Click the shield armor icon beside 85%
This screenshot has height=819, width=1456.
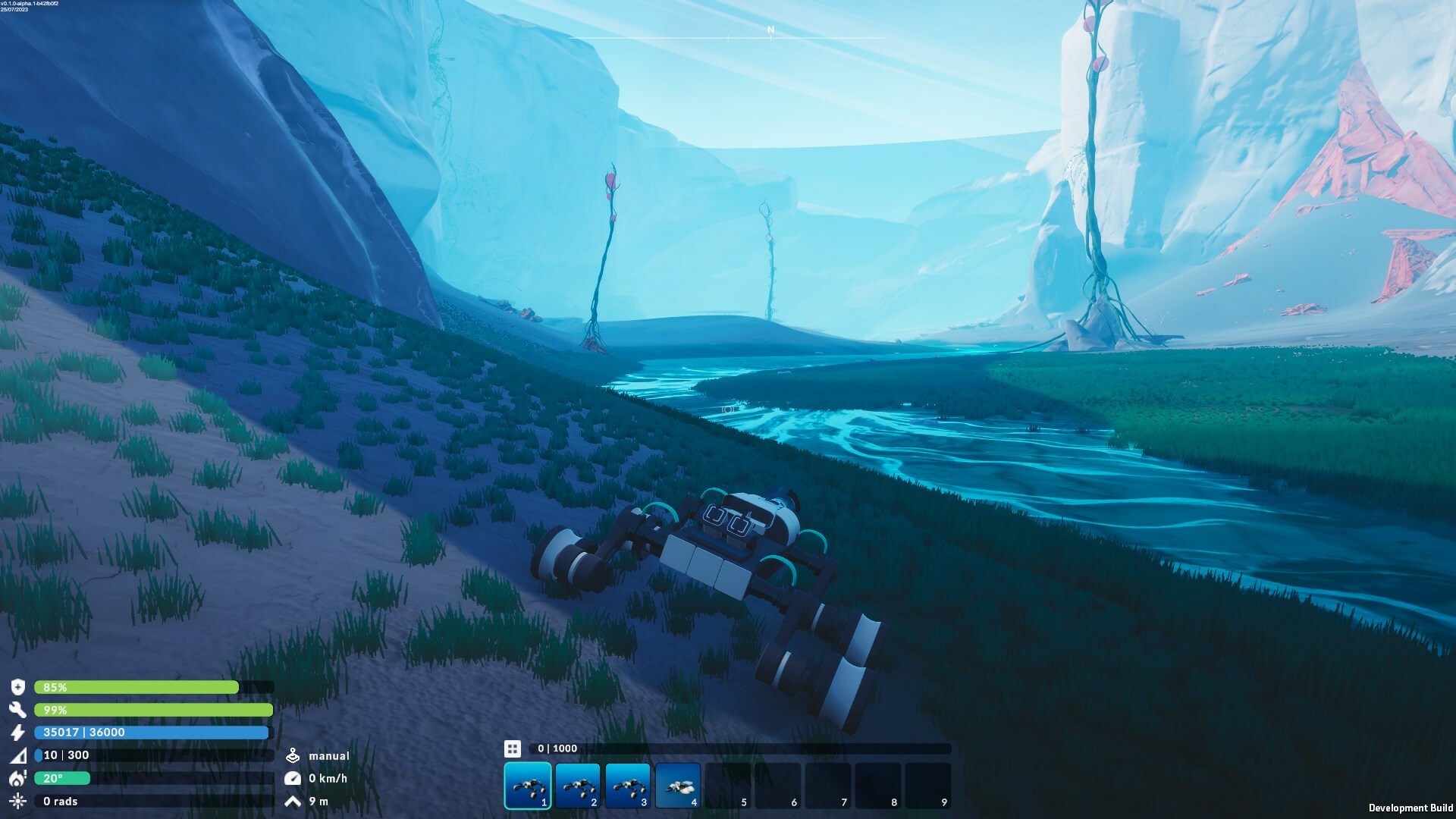click(18, 687)
